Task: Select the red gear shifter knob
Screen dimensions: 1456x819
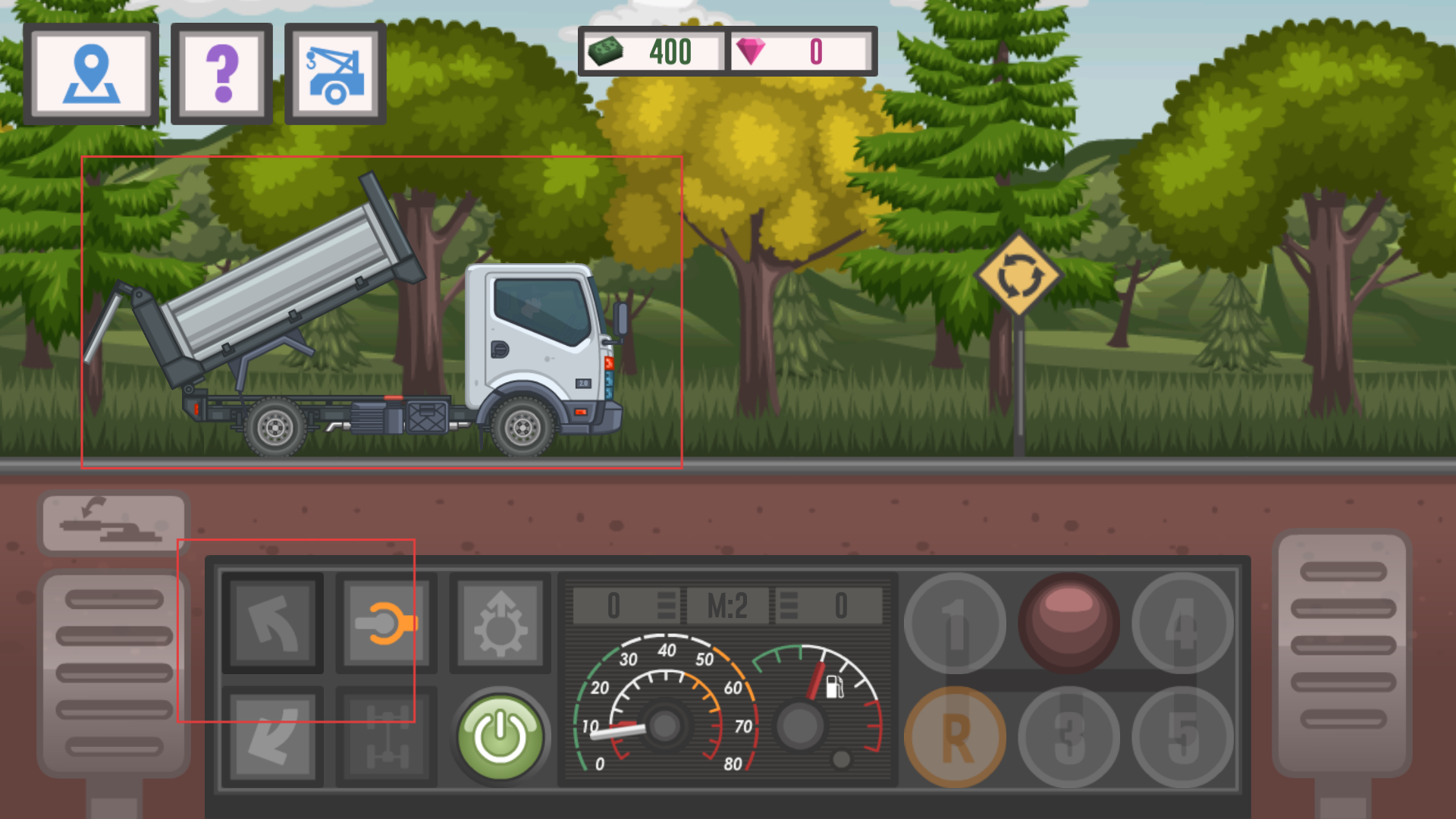Action: pyautogui.click(x=1069, y=622)
